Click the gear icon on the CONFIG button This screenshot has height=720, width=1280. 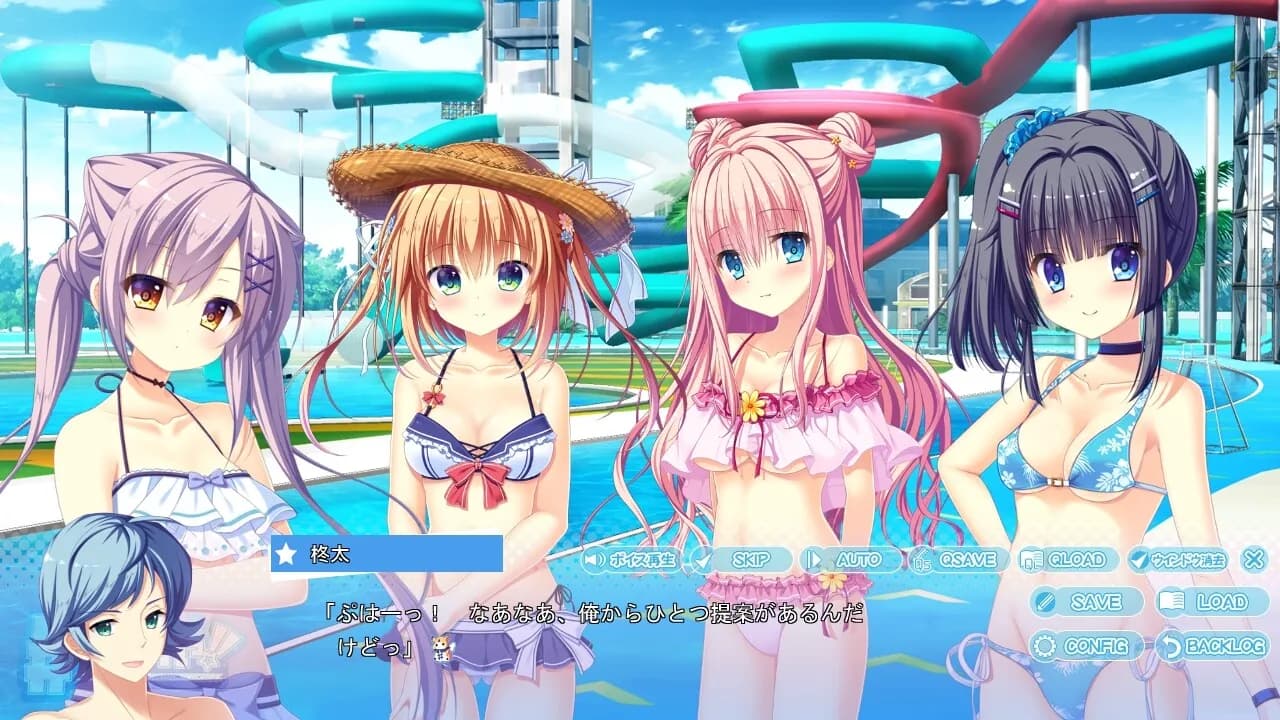pos(1043,646)
